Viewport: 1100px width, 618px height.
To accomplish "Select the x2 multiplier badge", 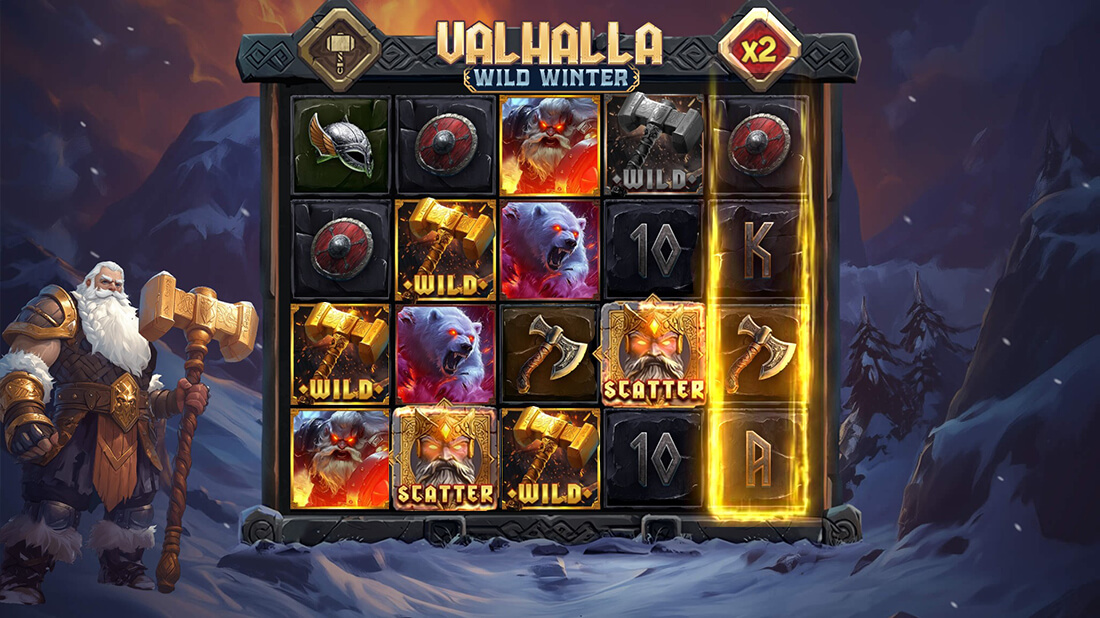I will click(760, 50).
